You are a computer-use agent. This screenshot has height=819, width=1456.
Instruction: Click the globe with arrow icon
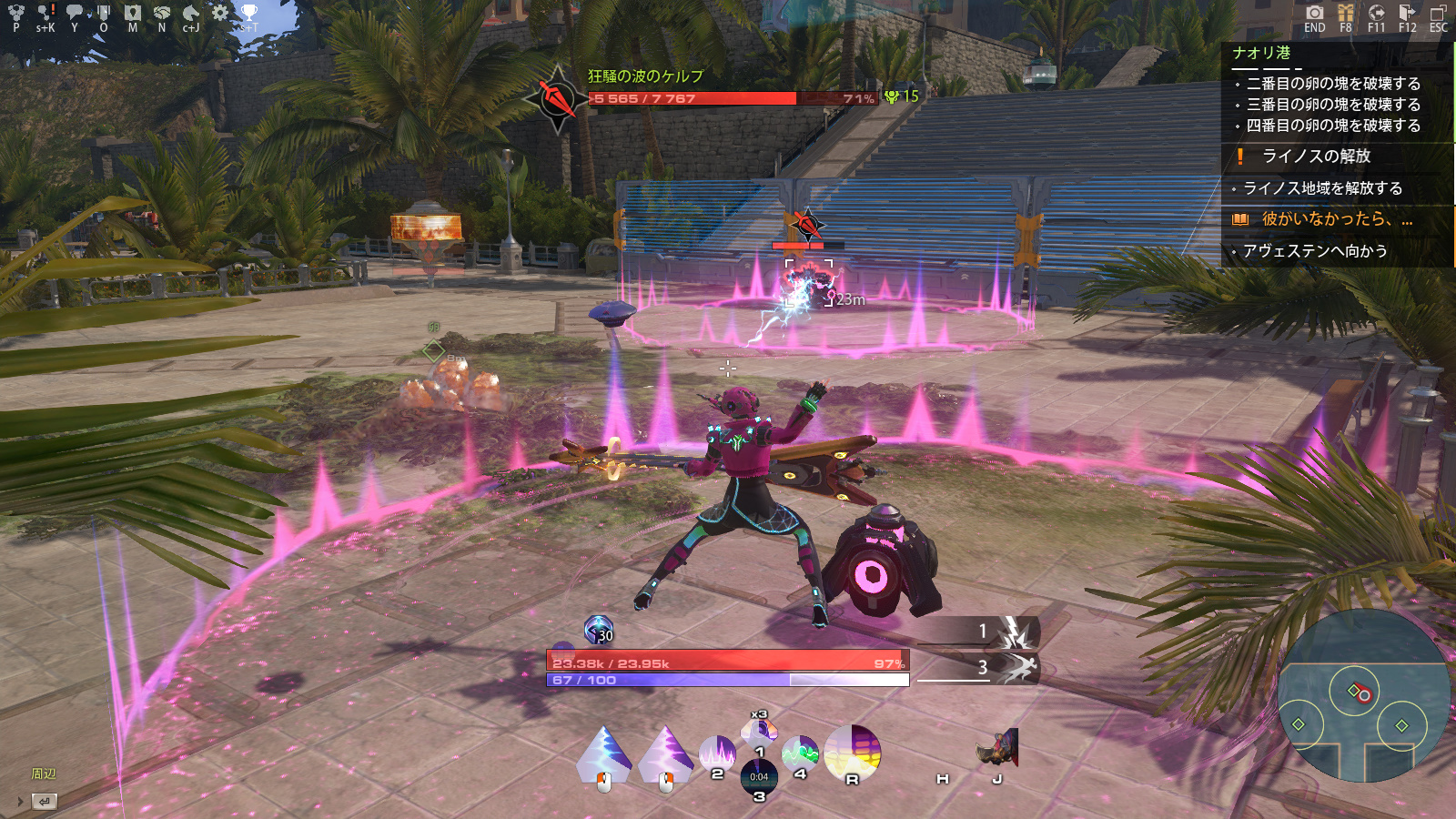coord(1376,13)
